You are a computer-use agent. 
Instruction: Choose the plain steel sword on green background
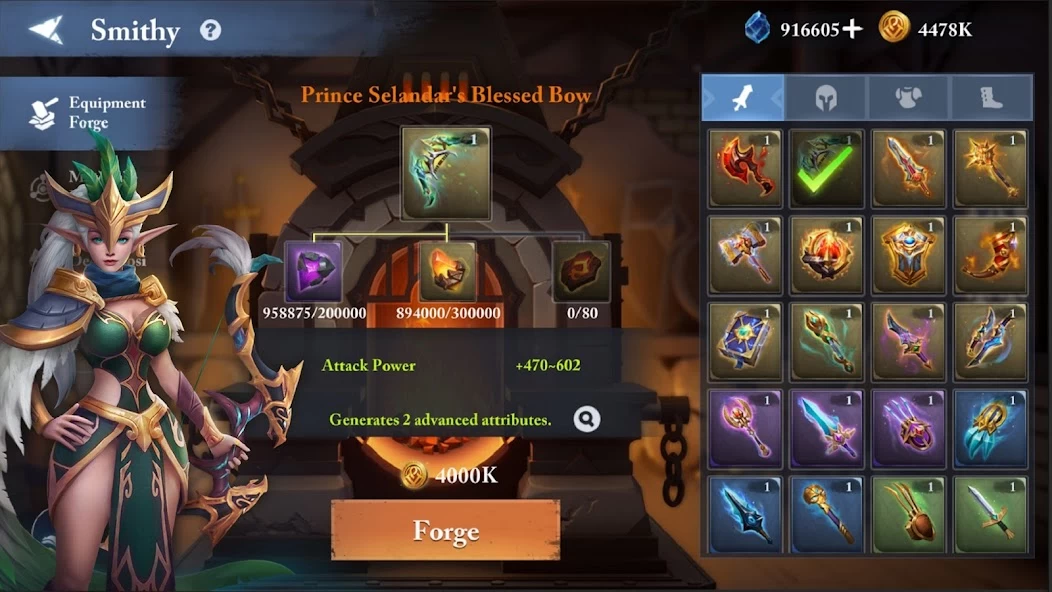pos(990,514)
